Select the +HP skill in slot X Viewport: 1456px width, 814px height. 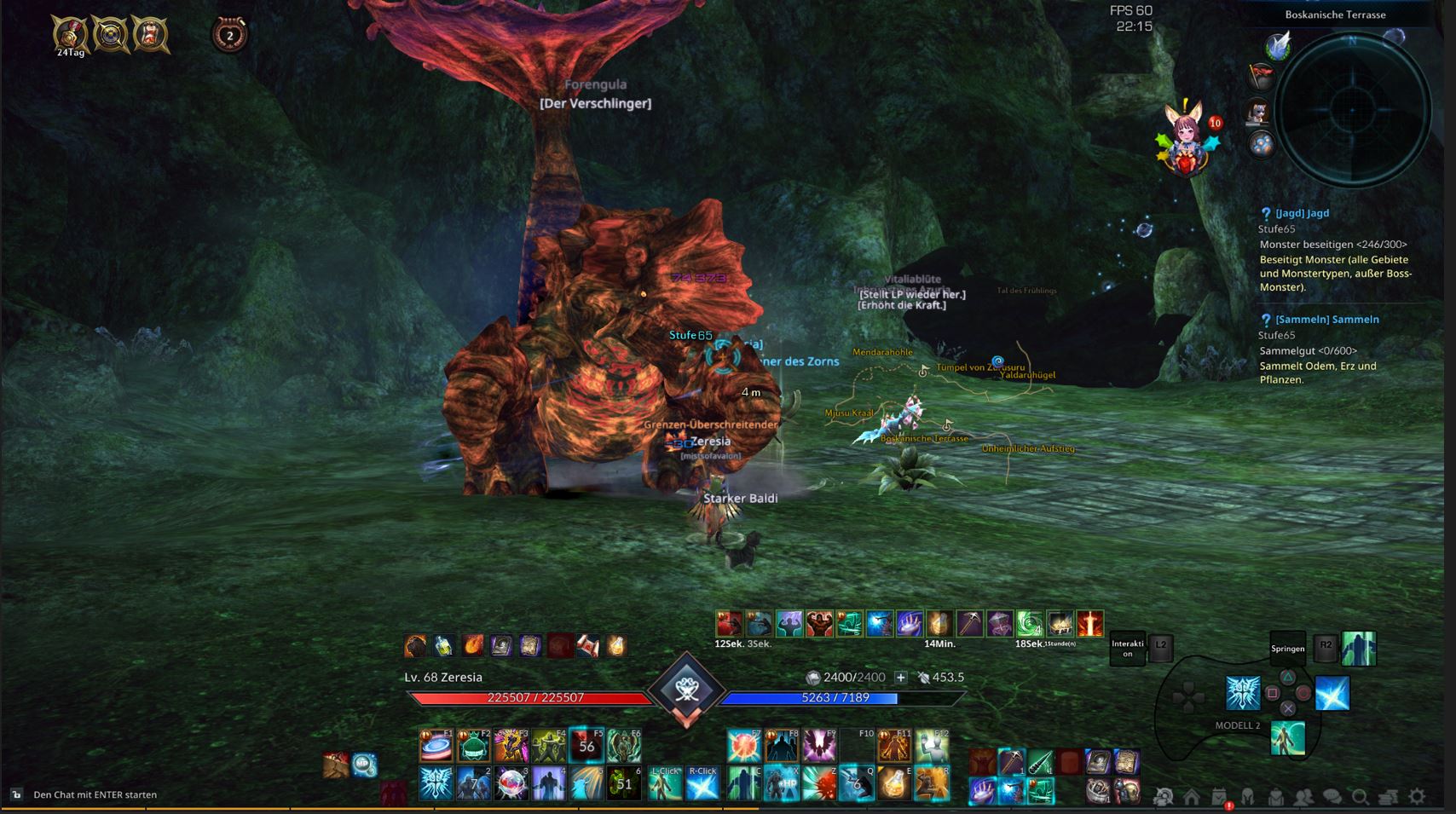(x=781, y=783)
